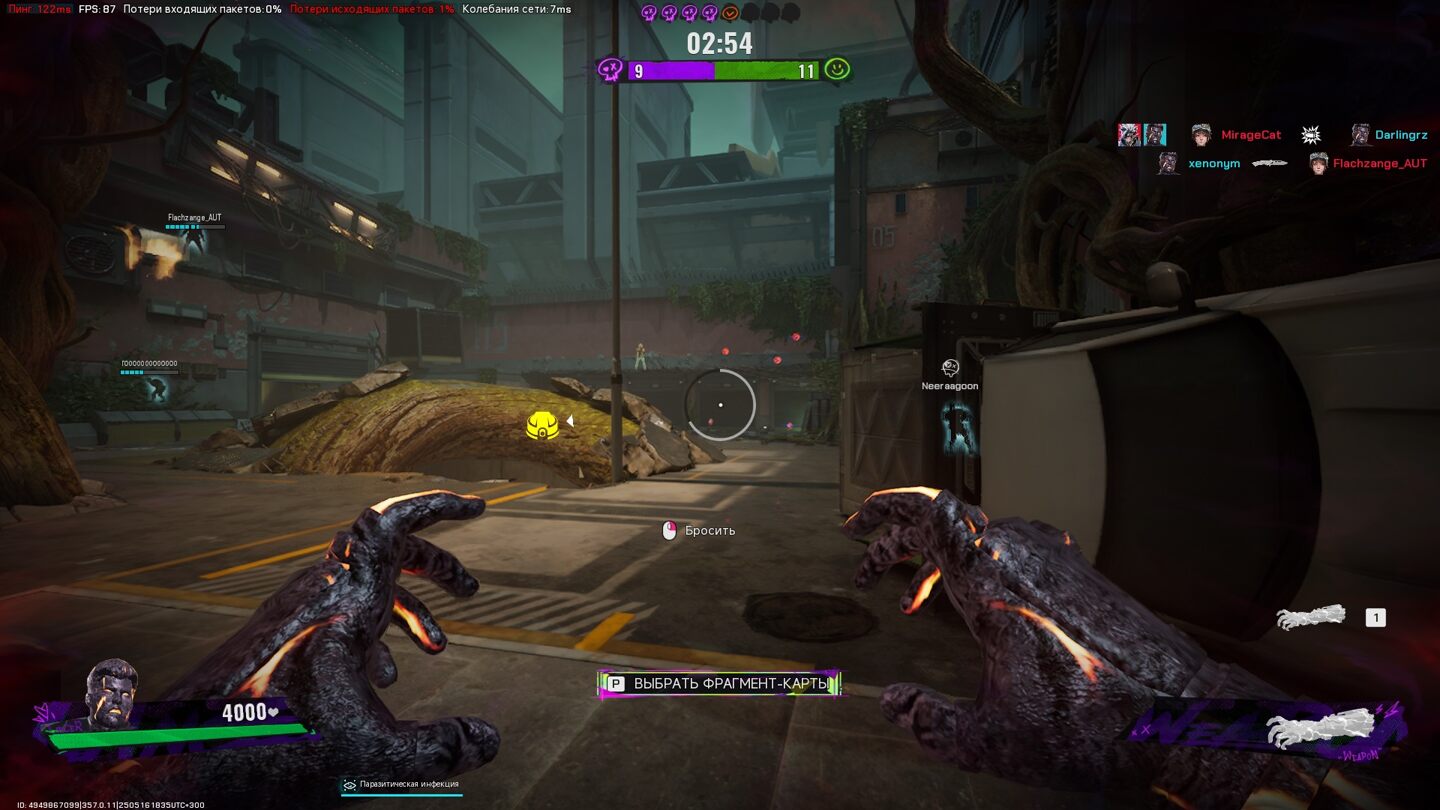Select the "Паразитическая инфекция" ability indicator
The width and height of the screenshot is (1440, 810).
click(x=401, y=785)
